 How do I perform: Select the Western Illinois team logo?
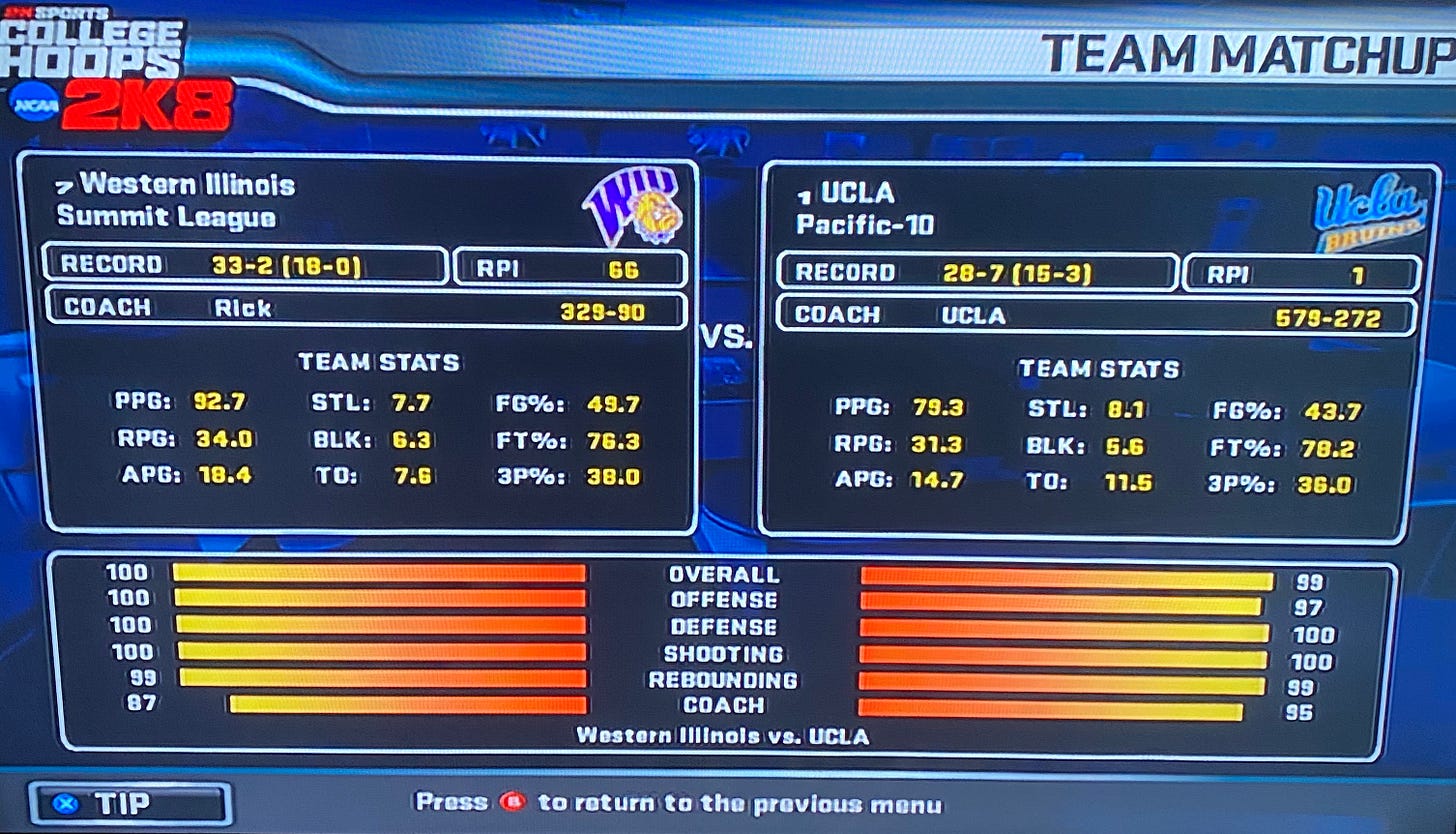pos(632,206)
